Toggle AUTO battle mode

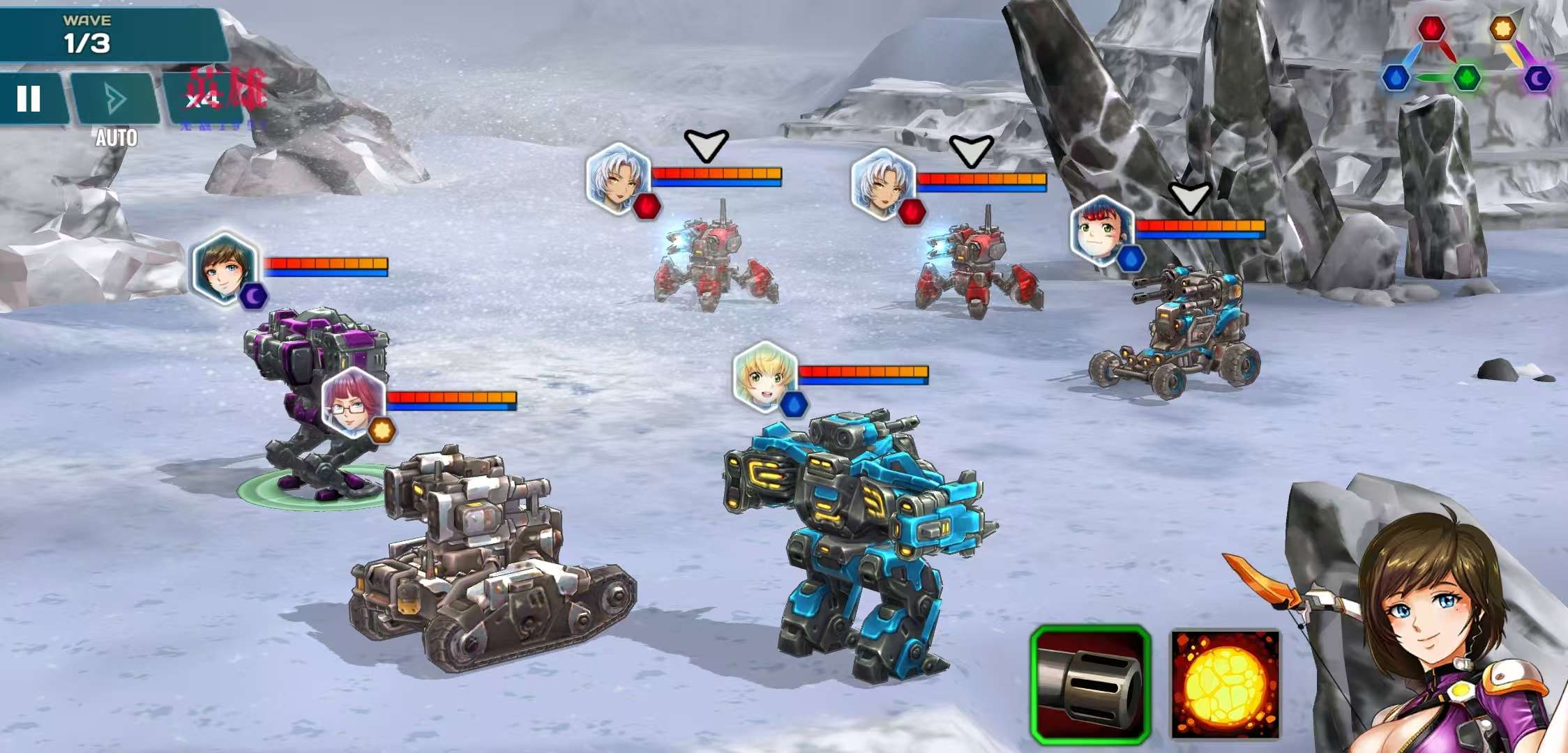(115, 100)
